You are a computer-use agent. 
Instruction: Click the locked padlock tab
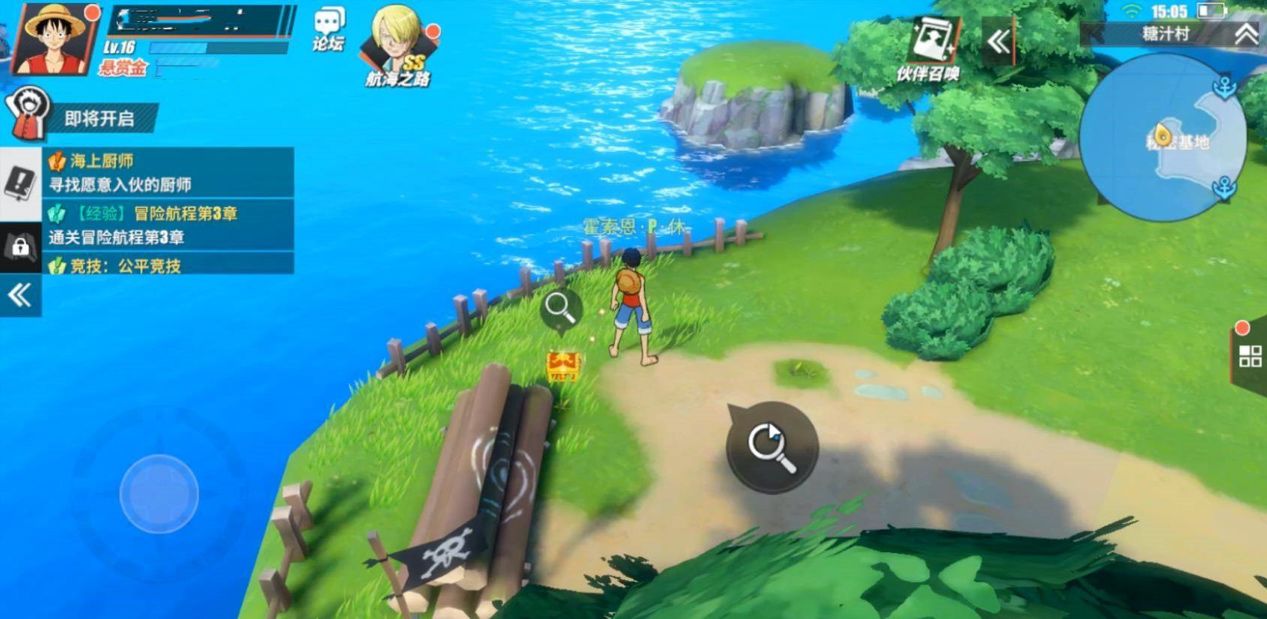pyautogui.click(x=20, y=247)
